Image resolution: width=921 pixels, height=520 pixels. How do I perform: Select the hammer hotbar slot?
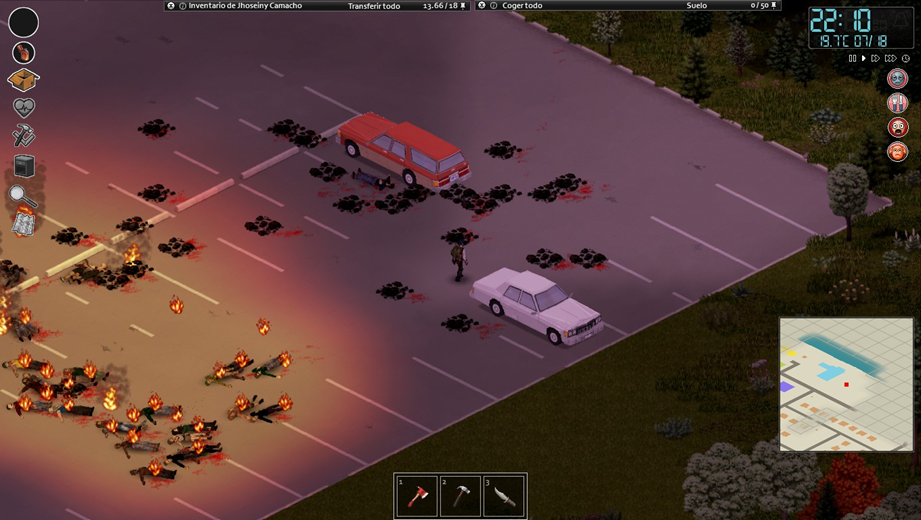tap(460, 497)
